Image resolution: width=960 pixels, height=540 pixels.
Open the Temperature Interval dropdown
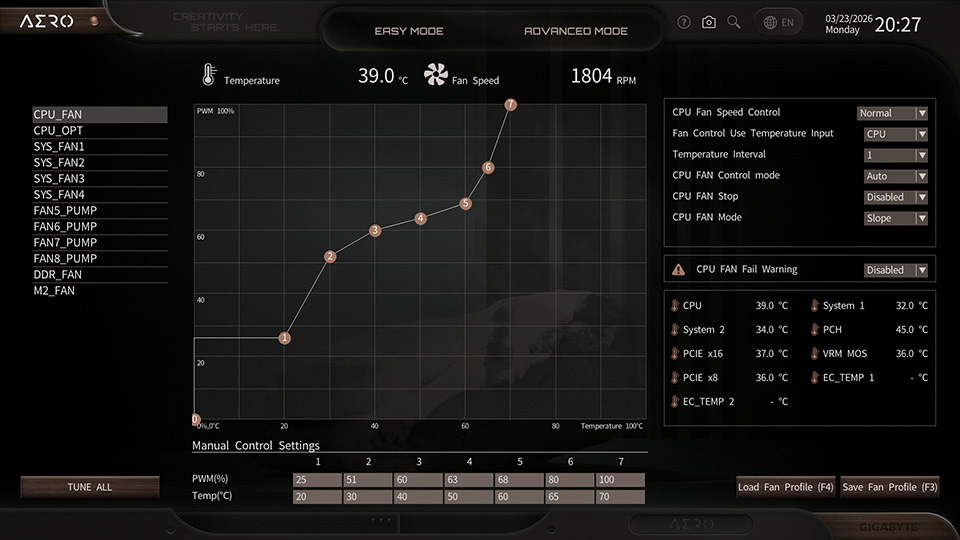pos(896,155)
